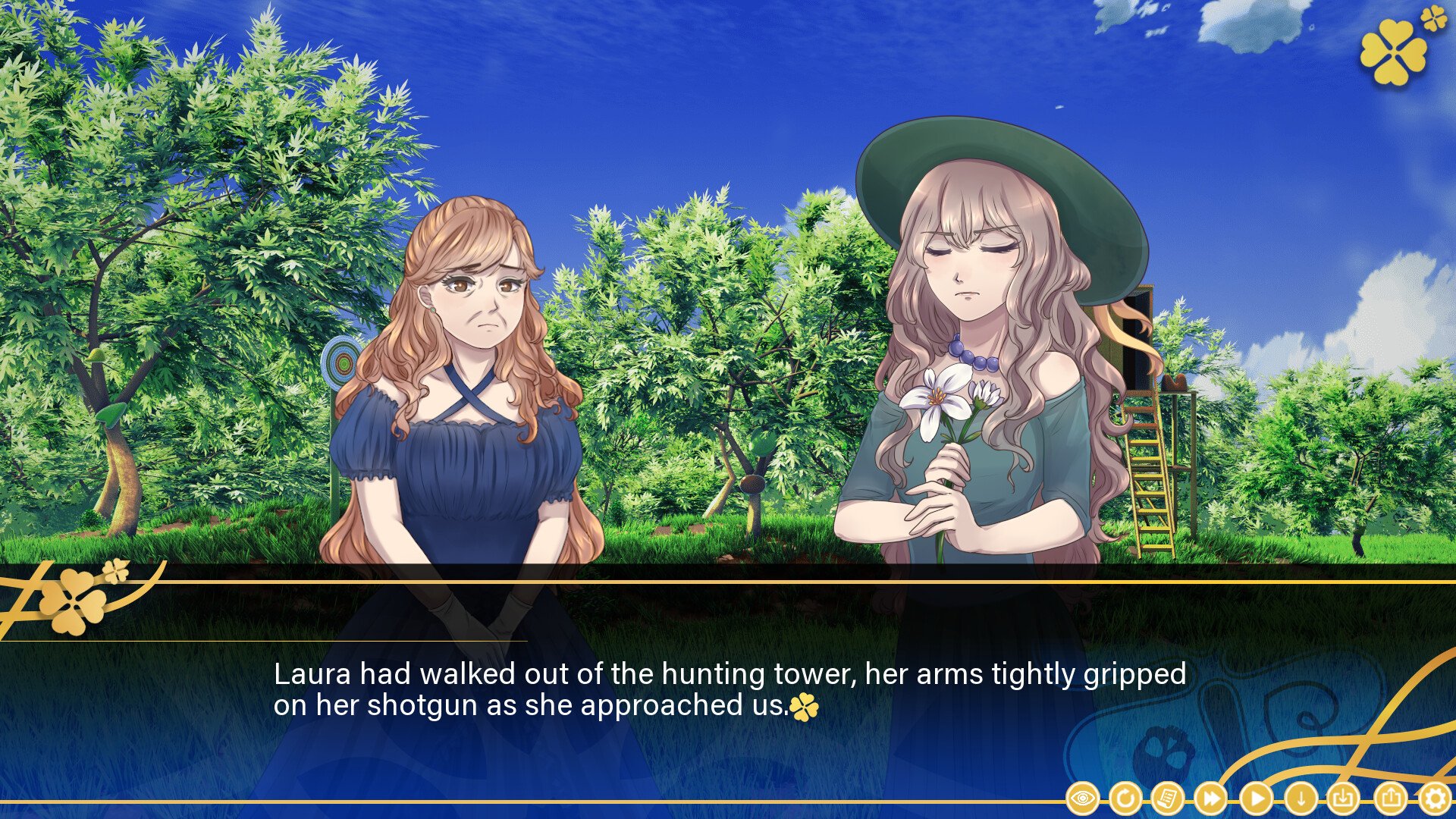
Task: Start auto-advancing the story text
Action: (1255, 799)
